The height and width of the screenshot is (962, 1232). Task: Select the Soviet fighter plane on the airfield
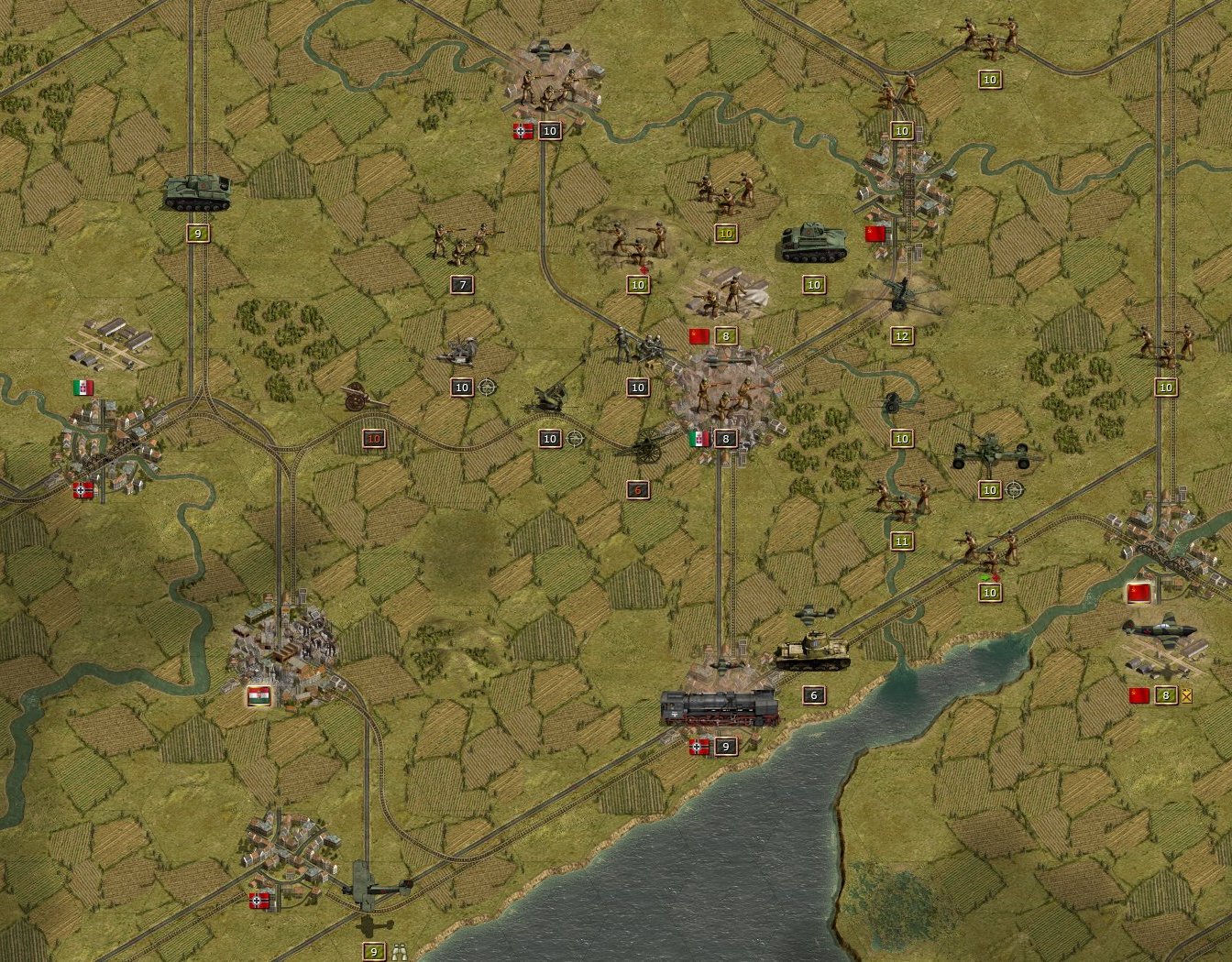tap(1160, 632)
